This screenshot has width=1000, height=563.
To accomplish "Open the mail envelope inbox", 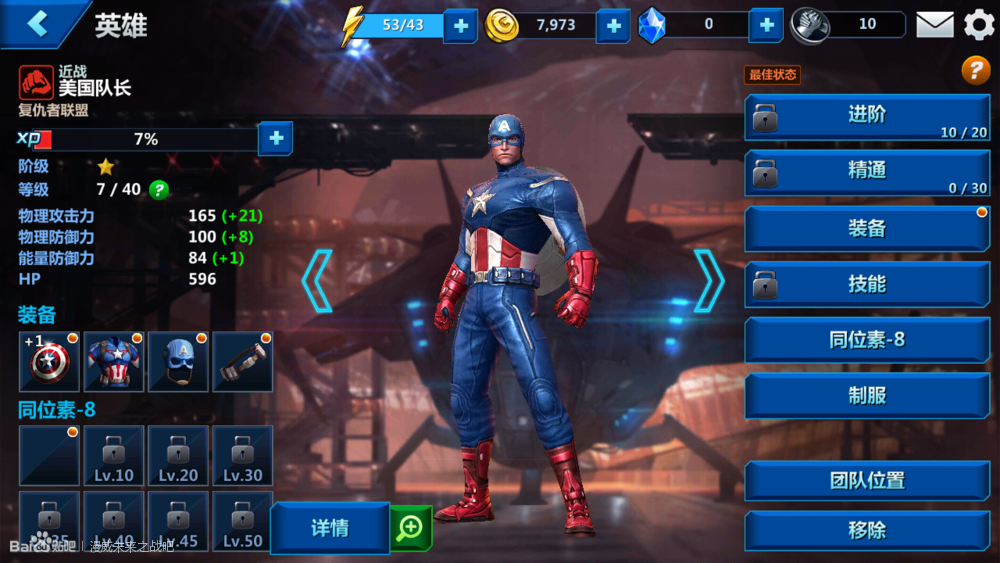I will point(935,25).
